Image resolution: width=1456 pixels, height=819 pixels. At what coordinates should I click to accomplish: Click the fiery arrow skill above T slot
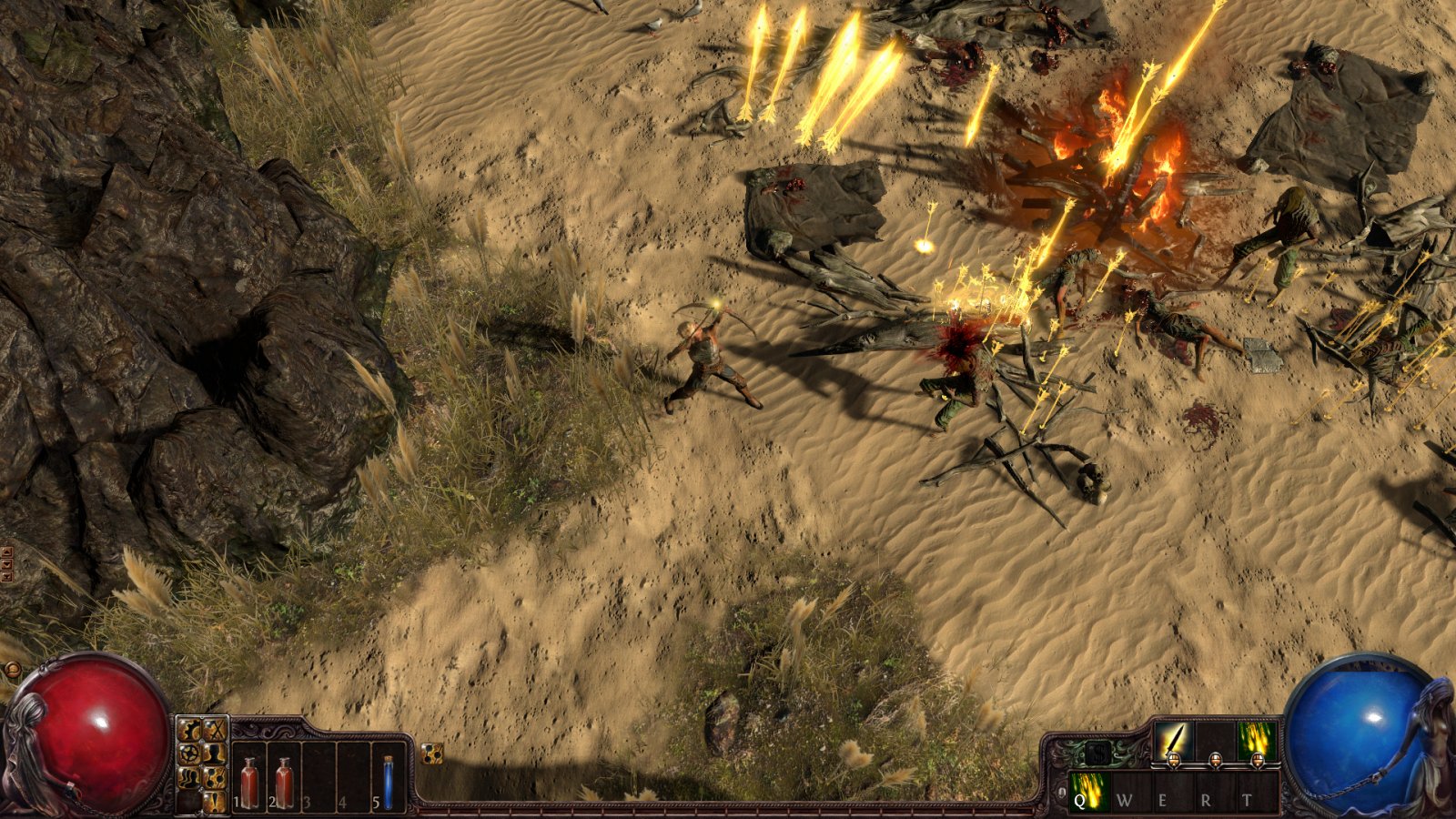point(1256,739)
